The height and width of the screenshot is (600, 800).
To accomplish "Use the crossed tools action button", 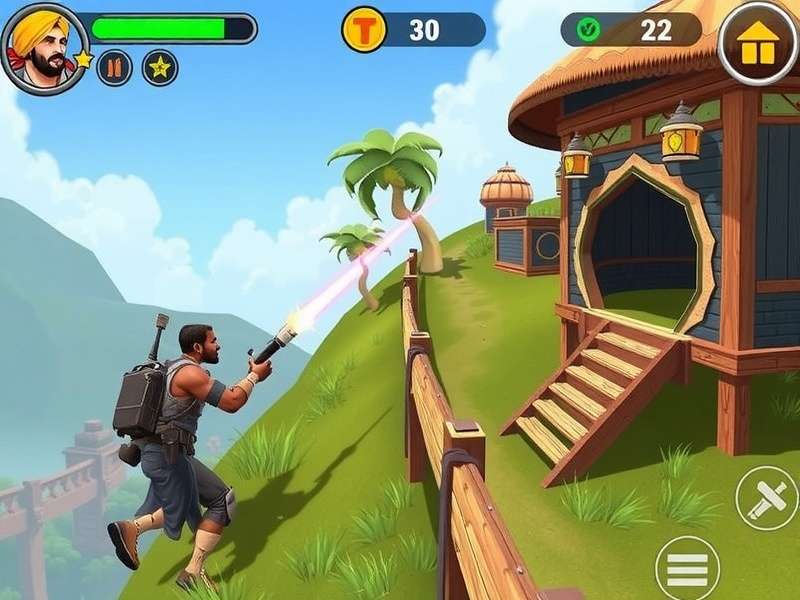I will click(766, 497).
